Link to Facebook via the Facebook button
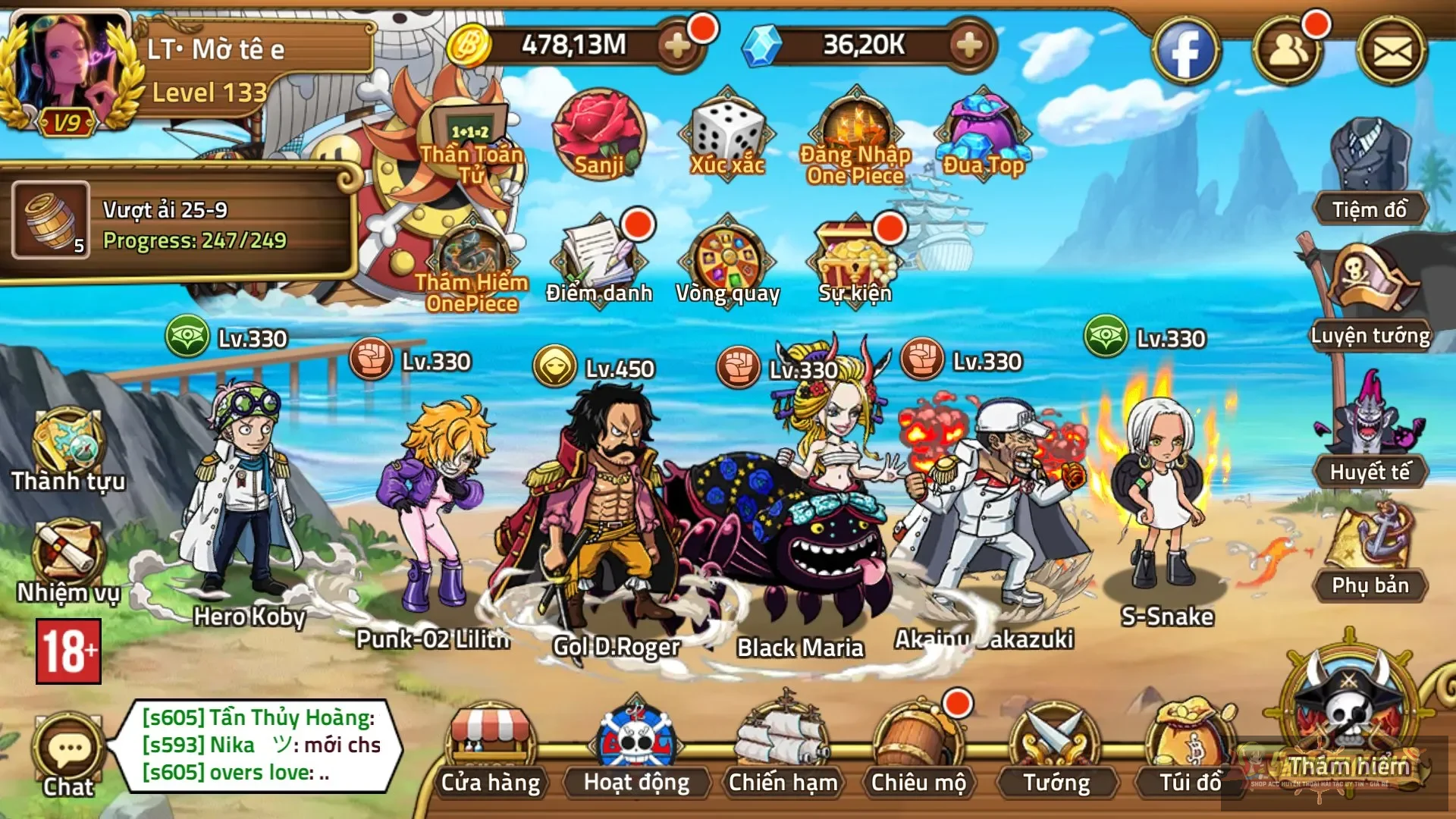The height and width of the screenshot is (819, 1456). [x=1187, y=49]
